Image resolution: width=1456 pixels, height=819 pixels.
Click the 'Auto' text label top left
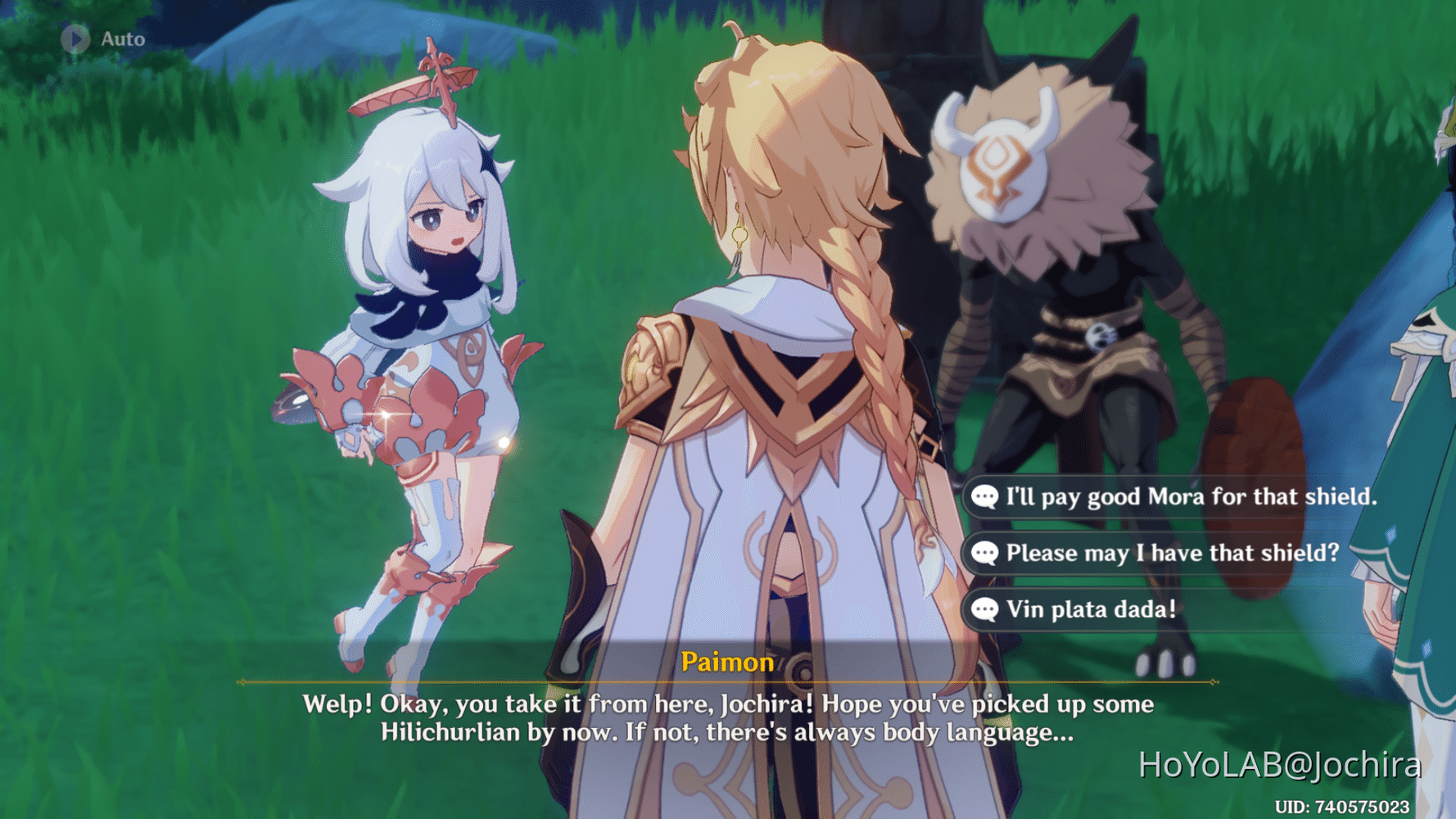coord(121,38)
